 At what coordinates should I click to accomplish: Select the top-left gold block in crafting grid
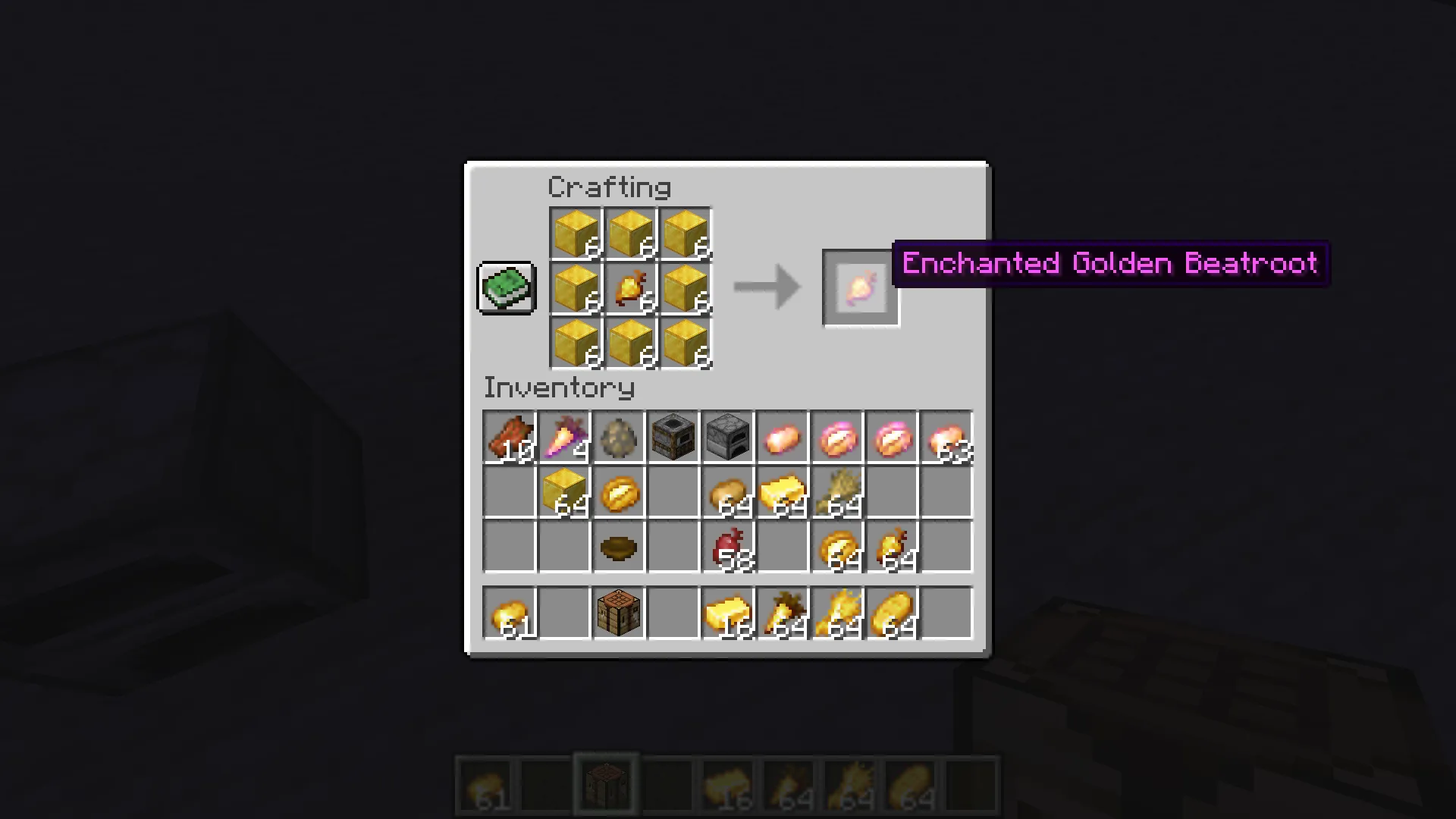point(575,231)
